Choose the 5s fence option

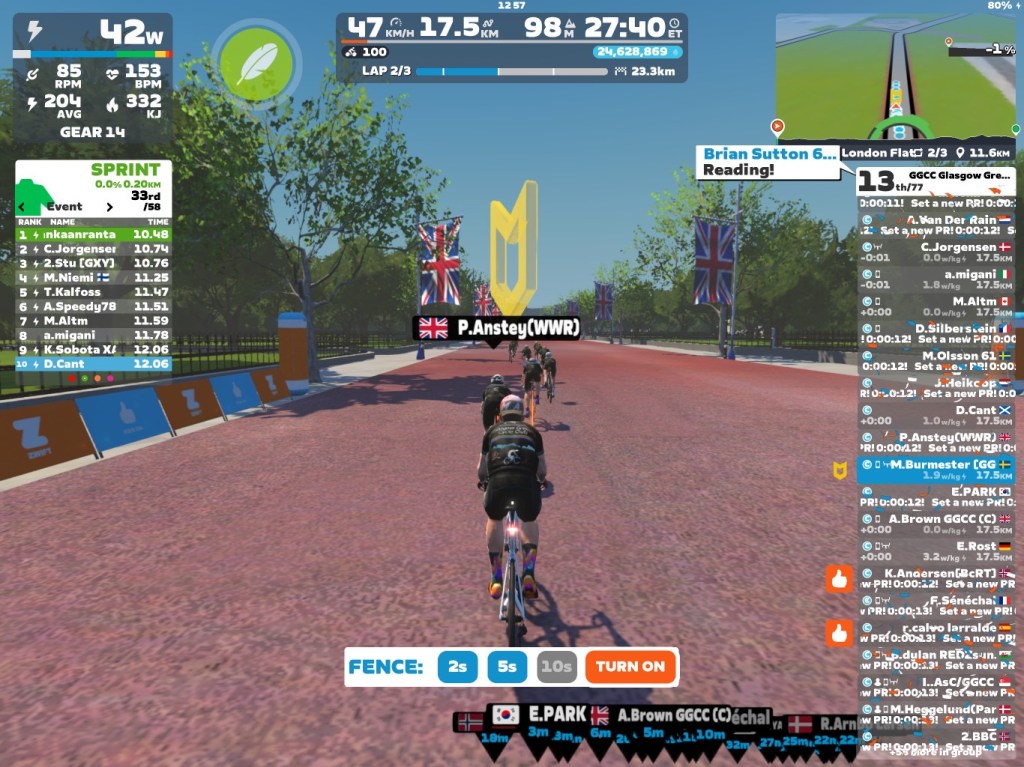tap(507, 667)
